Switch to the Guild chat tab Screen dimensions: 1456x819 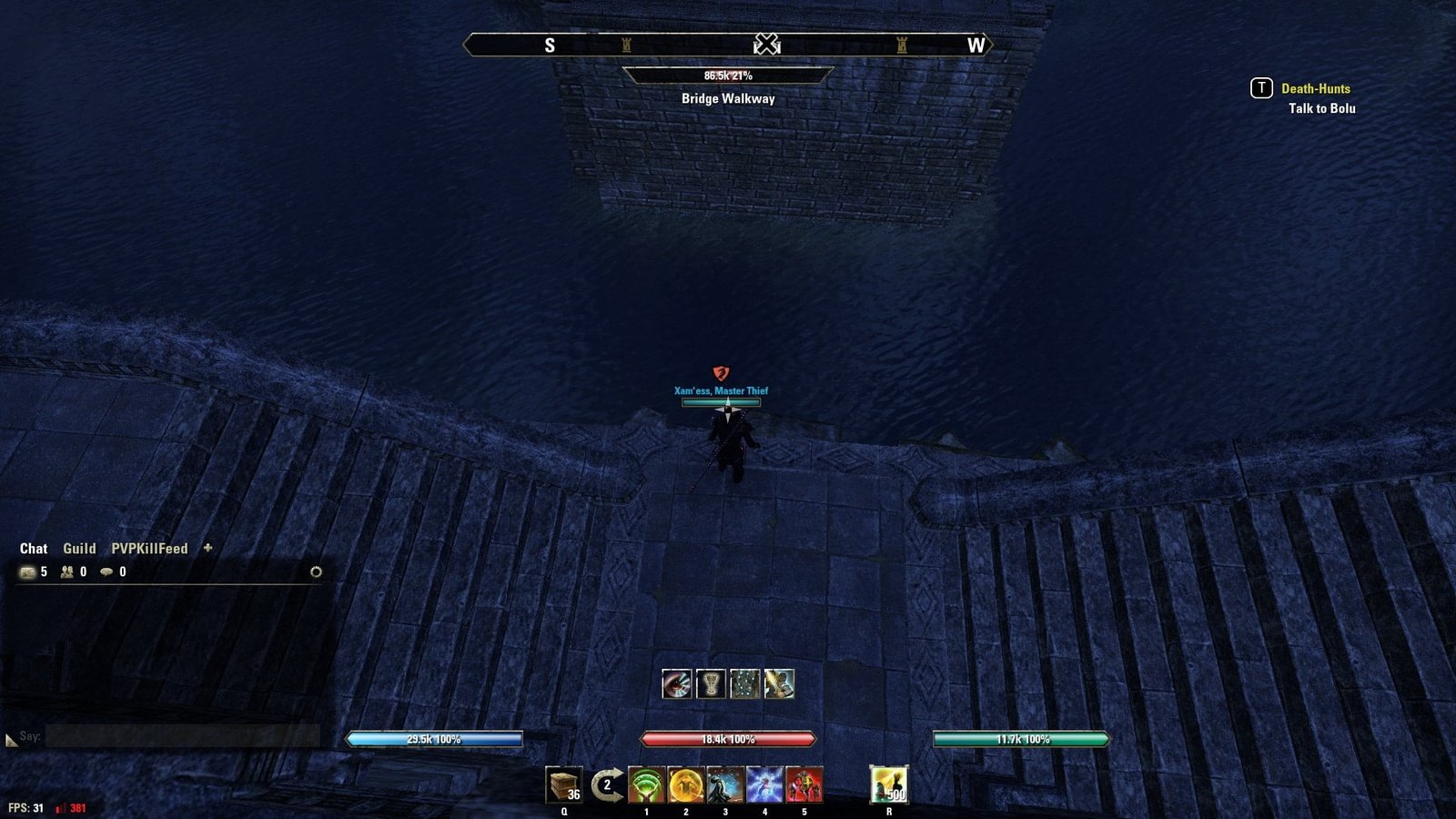[79, 549]
